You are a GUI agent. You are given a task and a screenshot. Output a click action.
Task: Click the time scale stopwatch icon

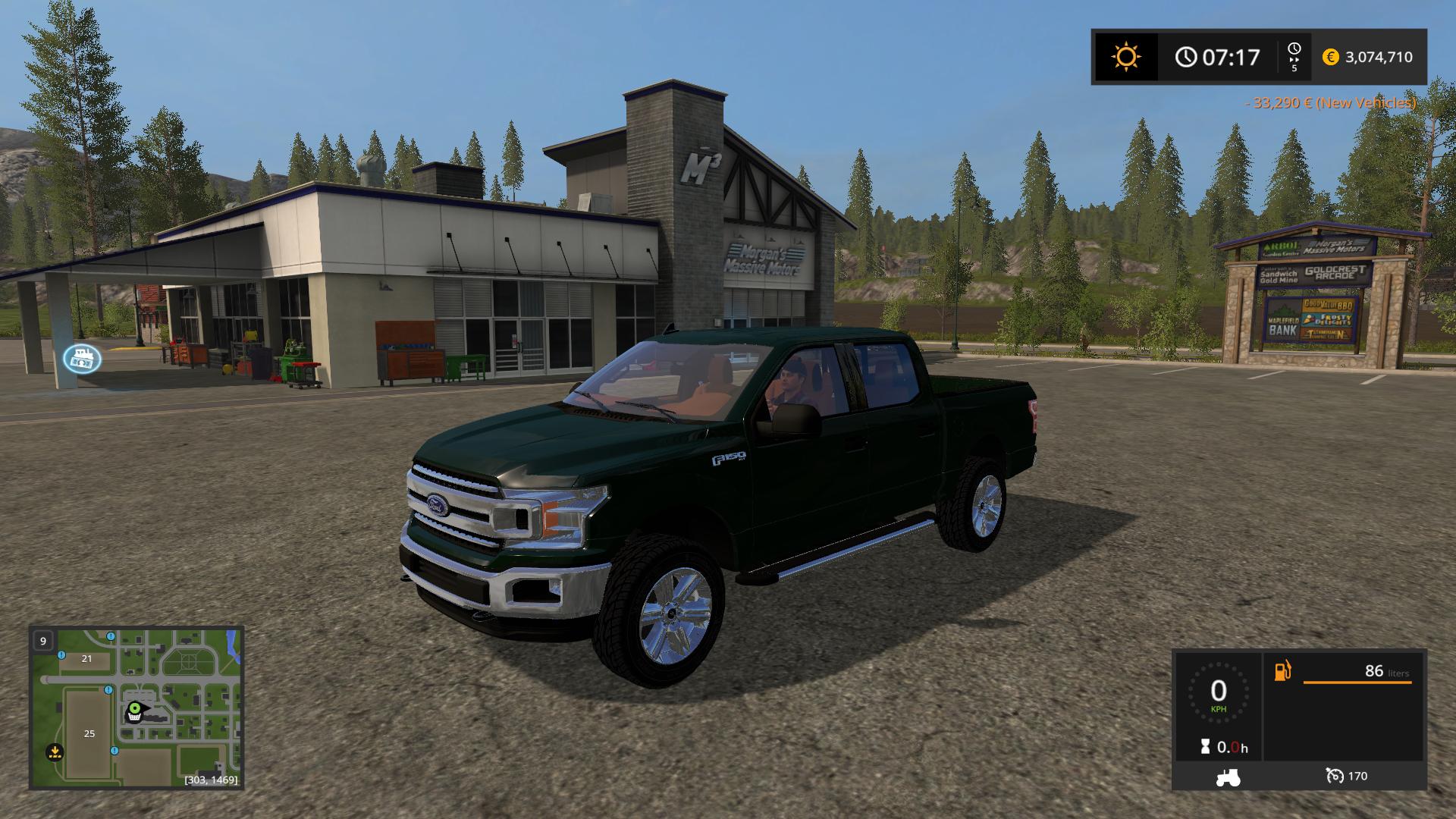[x=1294, y=50]
